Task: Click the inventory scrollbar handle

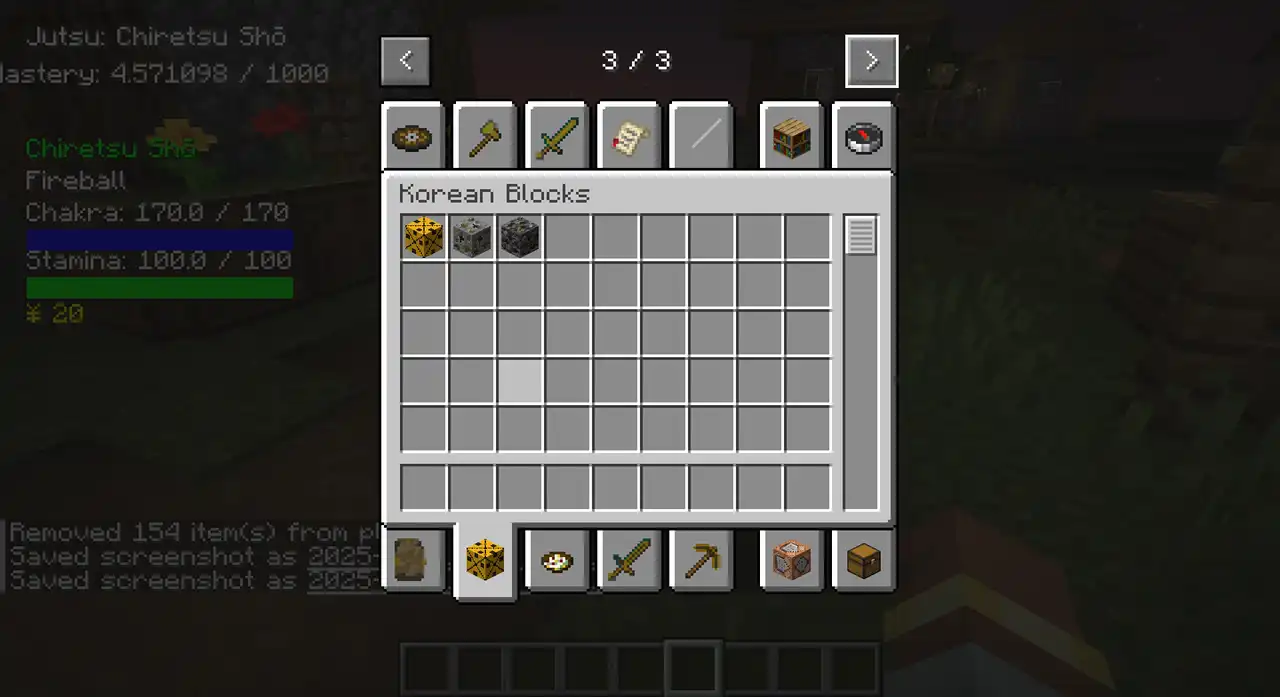Action: [x=861, y=236]
